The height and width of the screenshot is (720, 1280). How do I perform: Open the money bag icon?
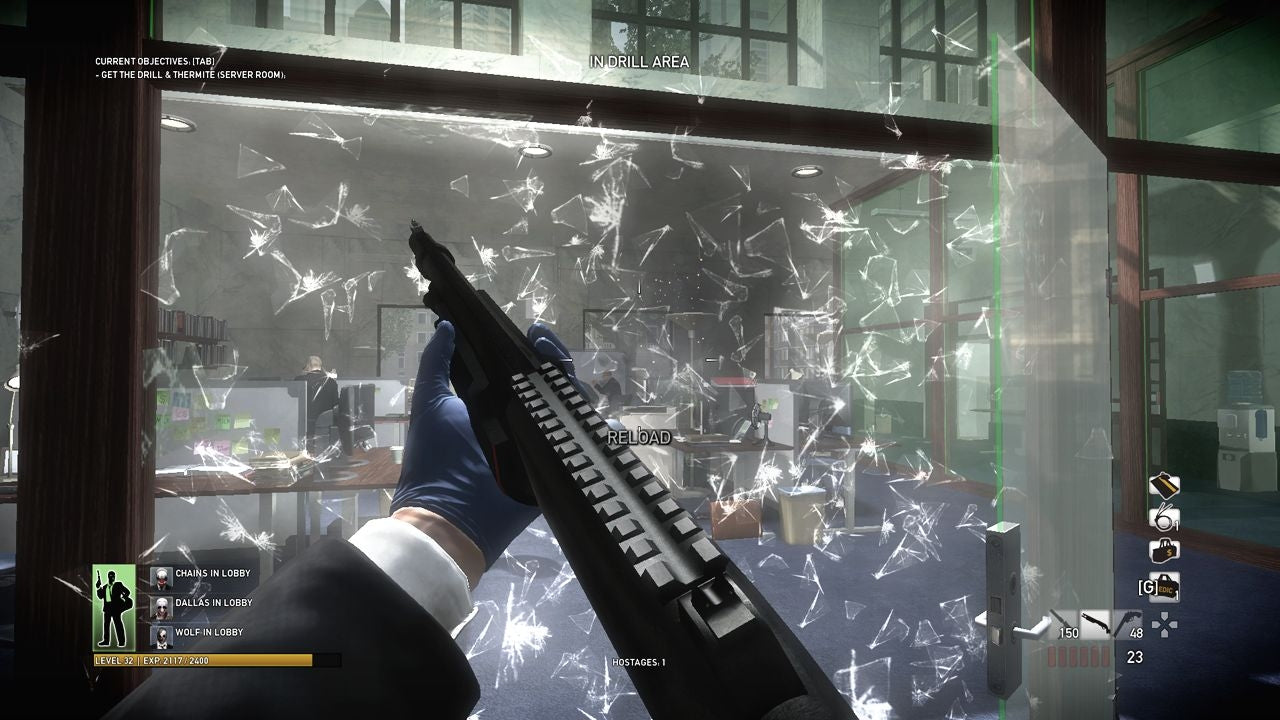(1163, 548)
